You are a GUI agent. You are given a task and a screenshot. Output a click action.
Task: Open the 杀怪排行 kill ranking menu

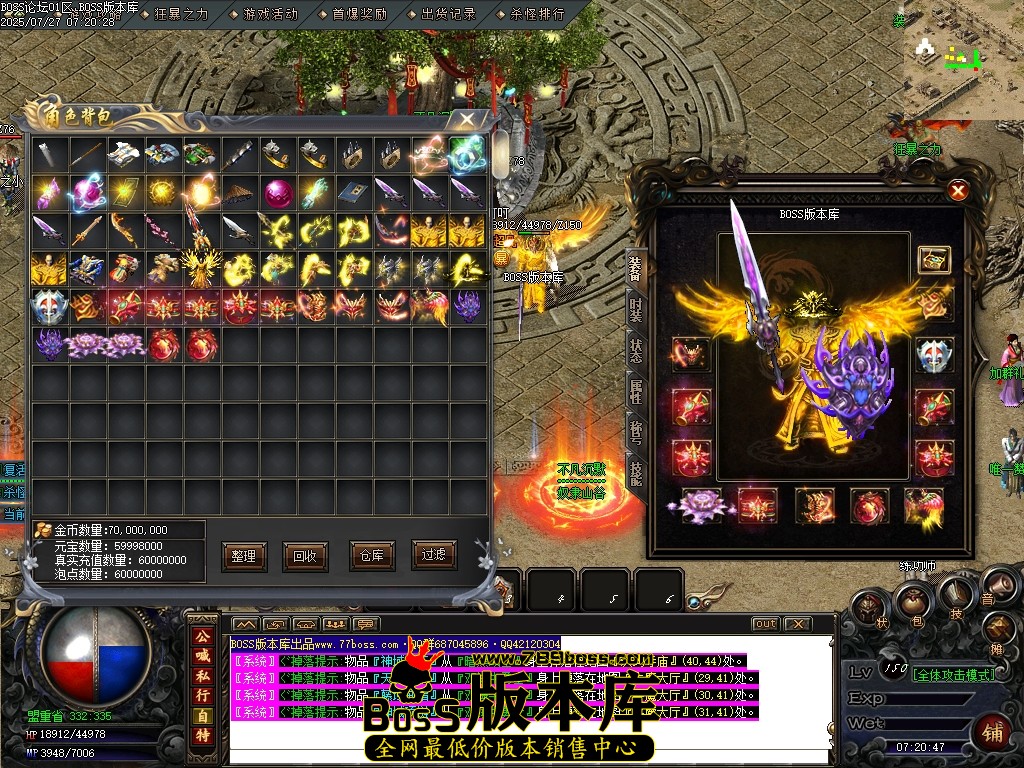[537, 14]
